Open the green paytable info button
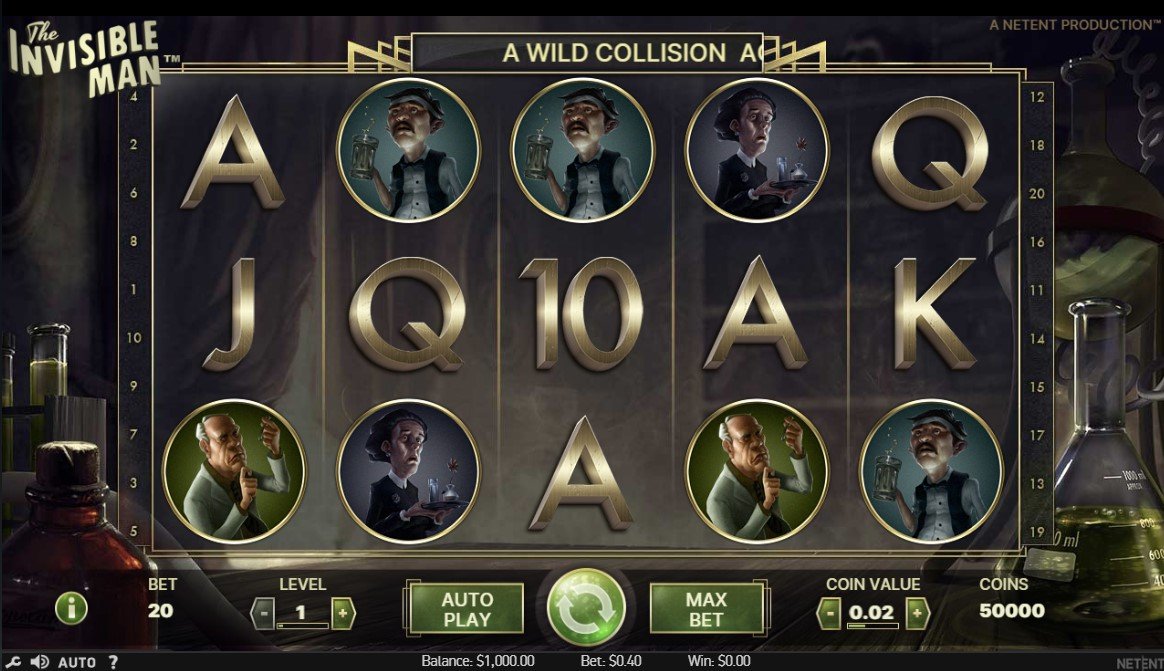 (71, 608)
